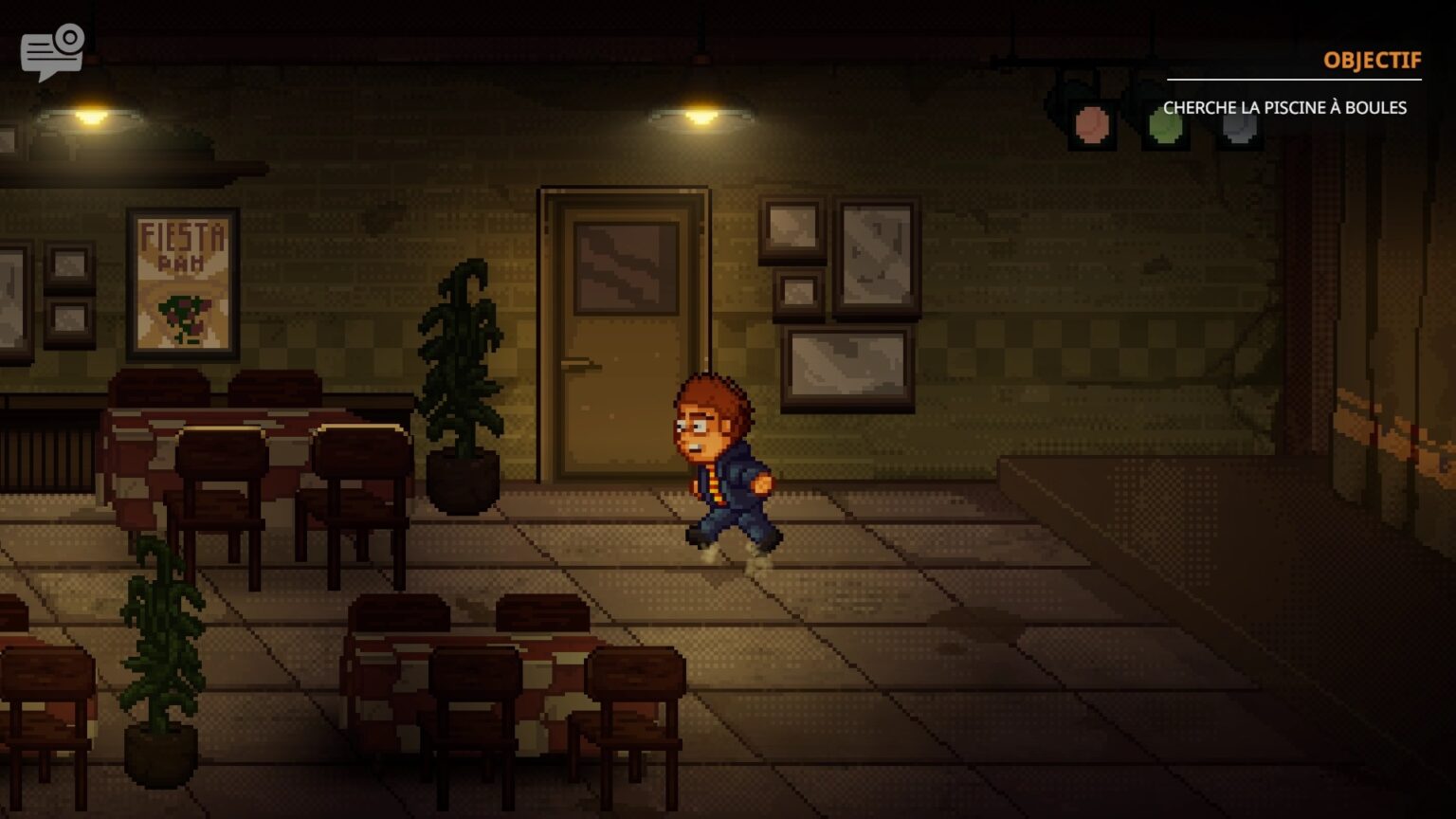Click the objective text CHERCHE LA PISCINE À BOULES

pos(1286,108)
